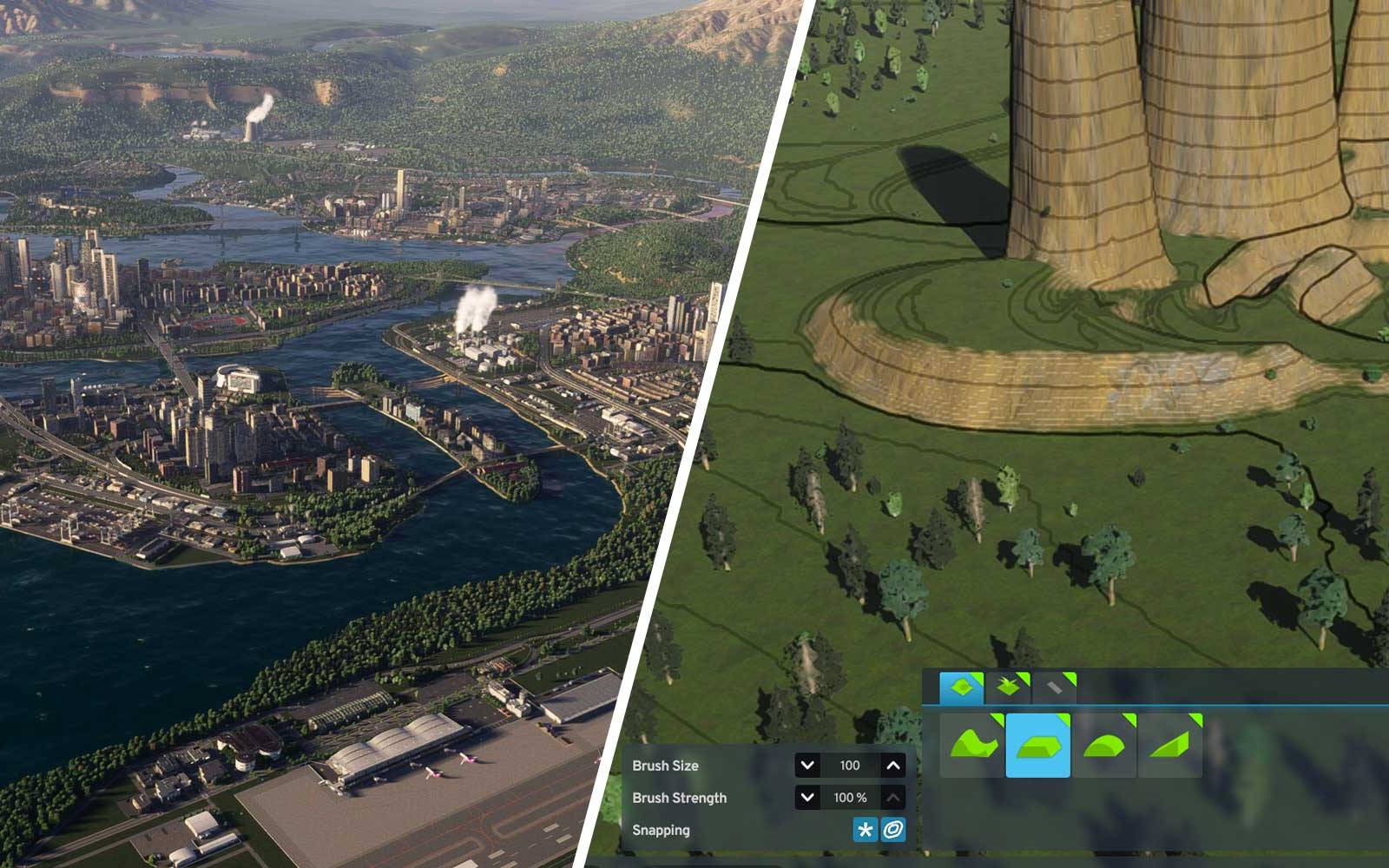
Task: Select the wedge-shaped slope terrain tool
Action: [x=1170, y=745]
